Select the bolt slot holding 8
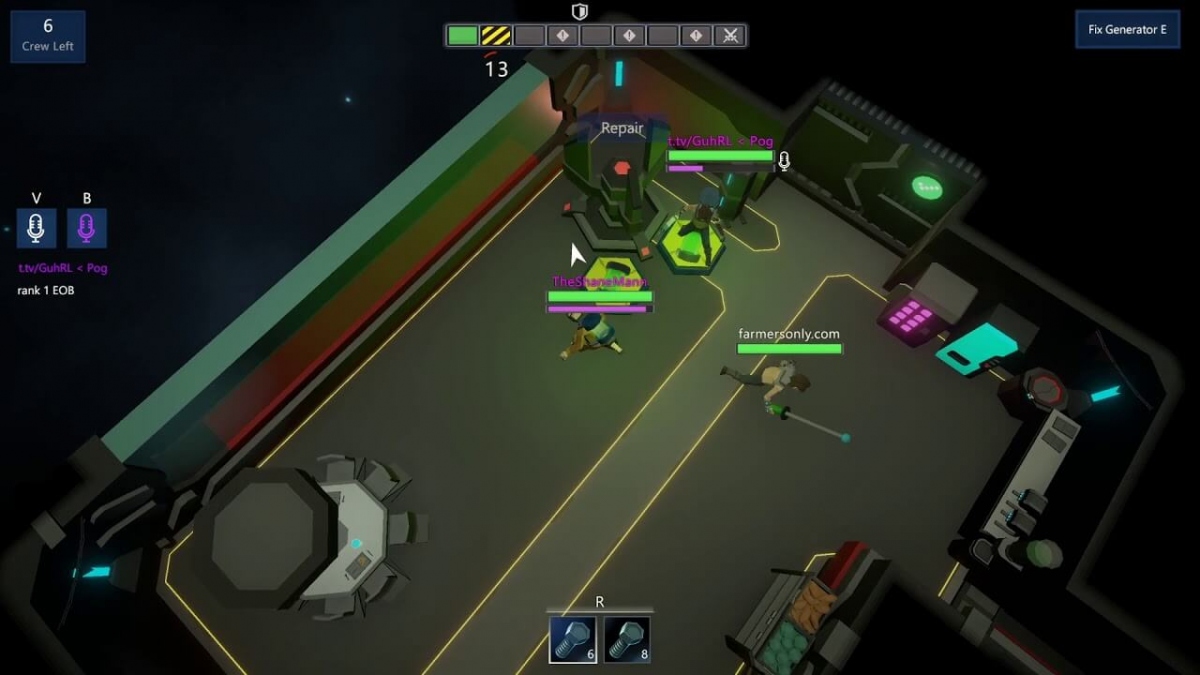The width and height of the screenshot is (1200, 675). tap(627, 640)
